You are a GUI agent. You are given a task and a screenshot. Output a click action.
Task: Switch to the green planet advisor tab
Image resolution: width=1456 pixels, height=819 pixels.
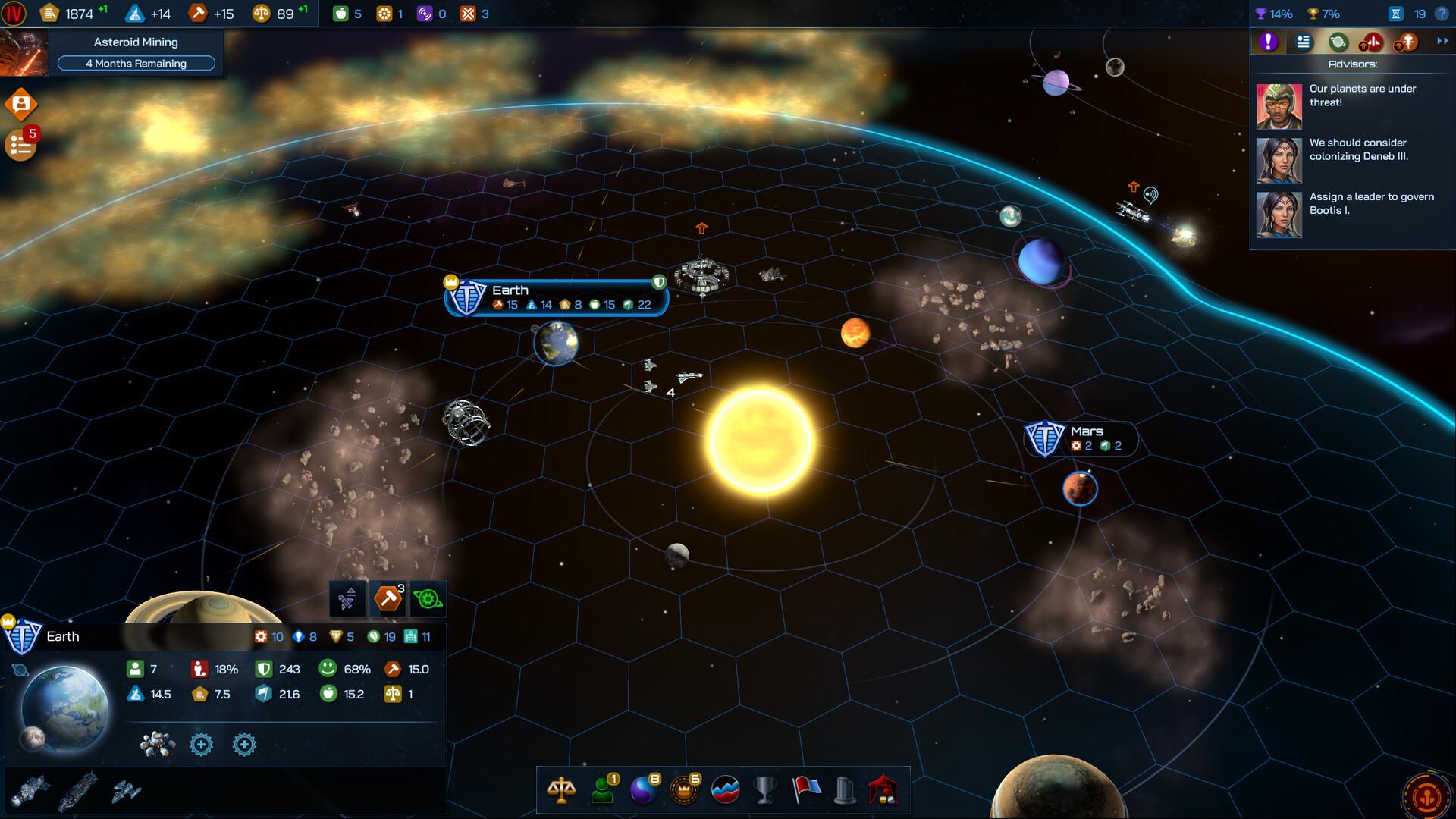[1338, 42]
